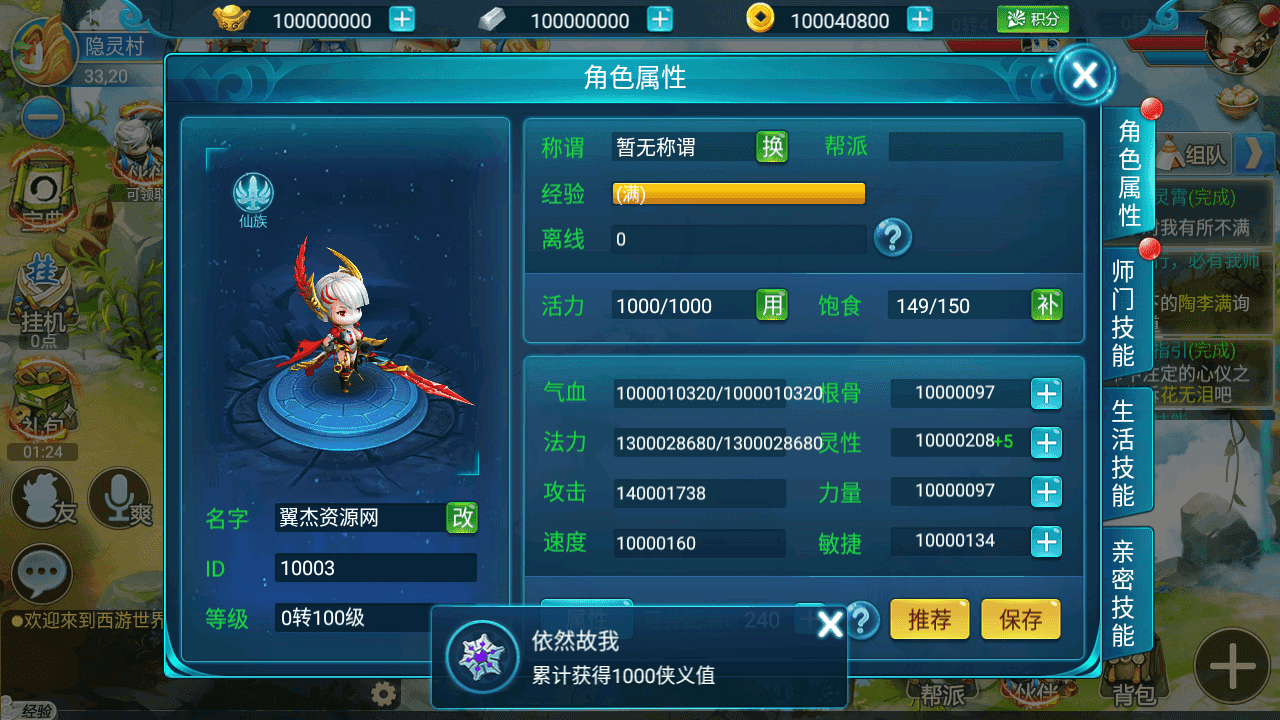
Task: Save attributes with the 保存 button
Action: (1020, 620)
